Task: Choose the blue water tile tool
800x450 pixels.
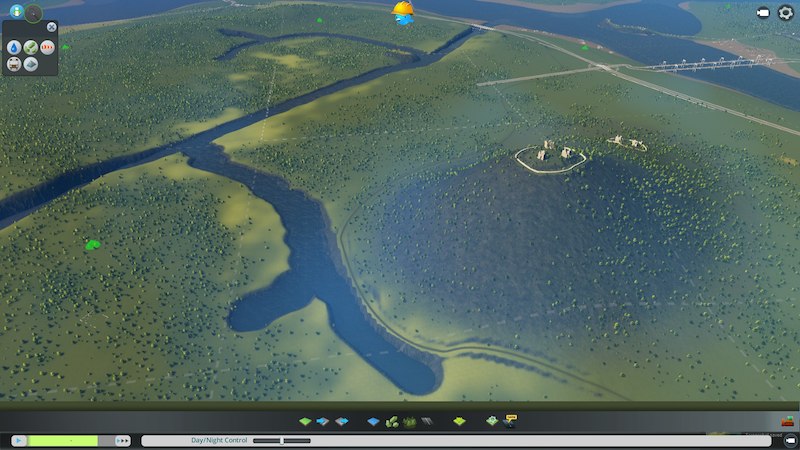Action: pyautogui.click(x=373, y=422)
